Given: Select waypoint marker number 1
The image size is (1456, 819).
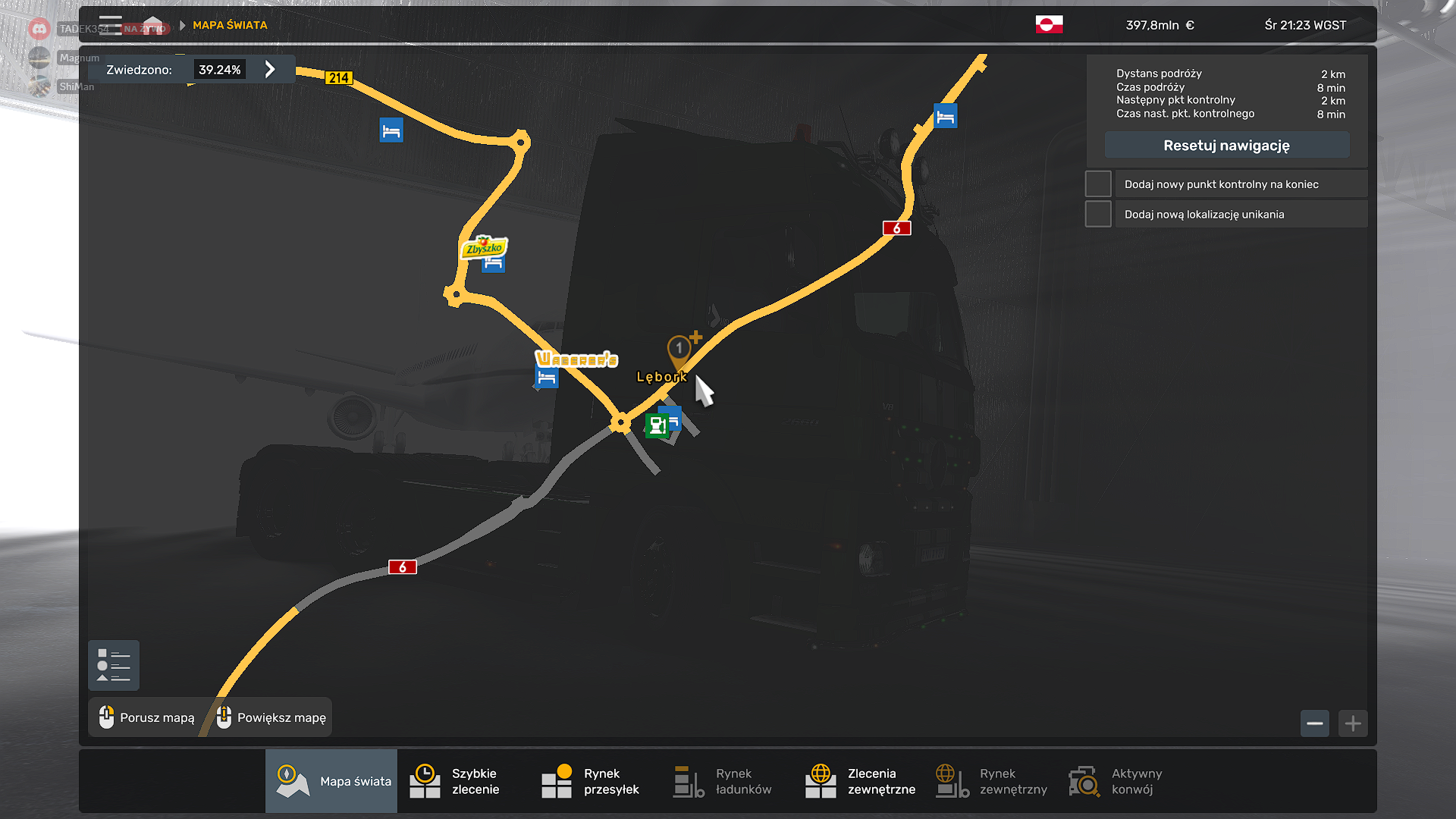Looking at the screenshot, I should click(679, 349).
